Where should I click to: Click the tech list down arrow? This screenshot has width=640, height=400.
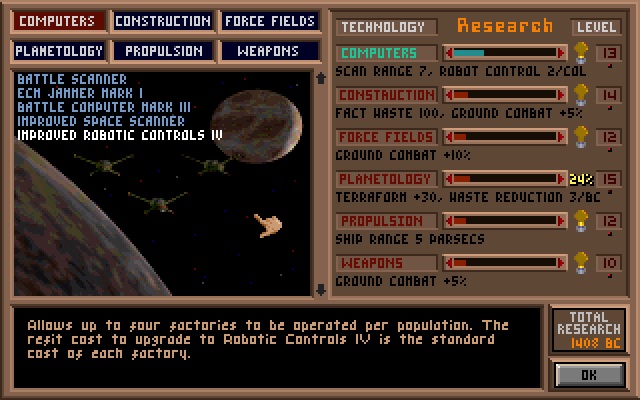pyautogui.click(x=320, y=290)
